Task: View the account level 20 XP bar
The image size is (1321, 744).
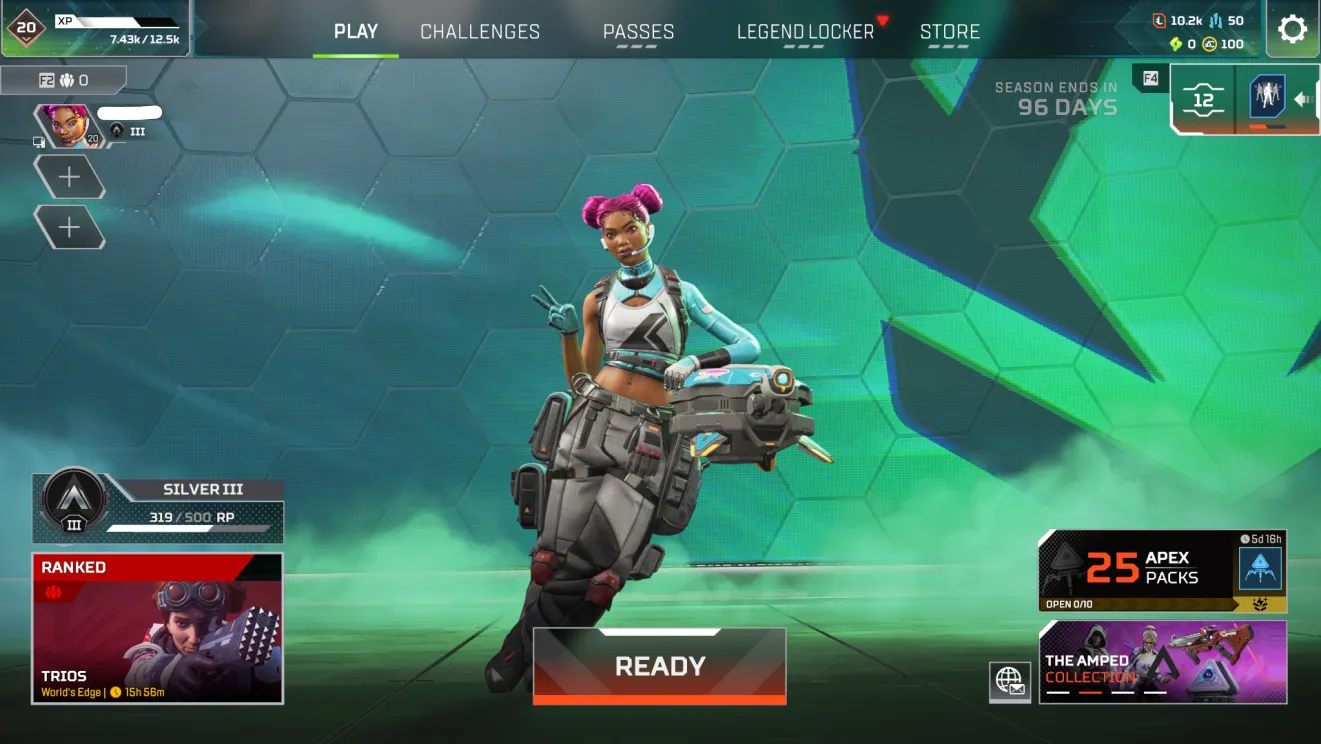Action: coord(96,28)
